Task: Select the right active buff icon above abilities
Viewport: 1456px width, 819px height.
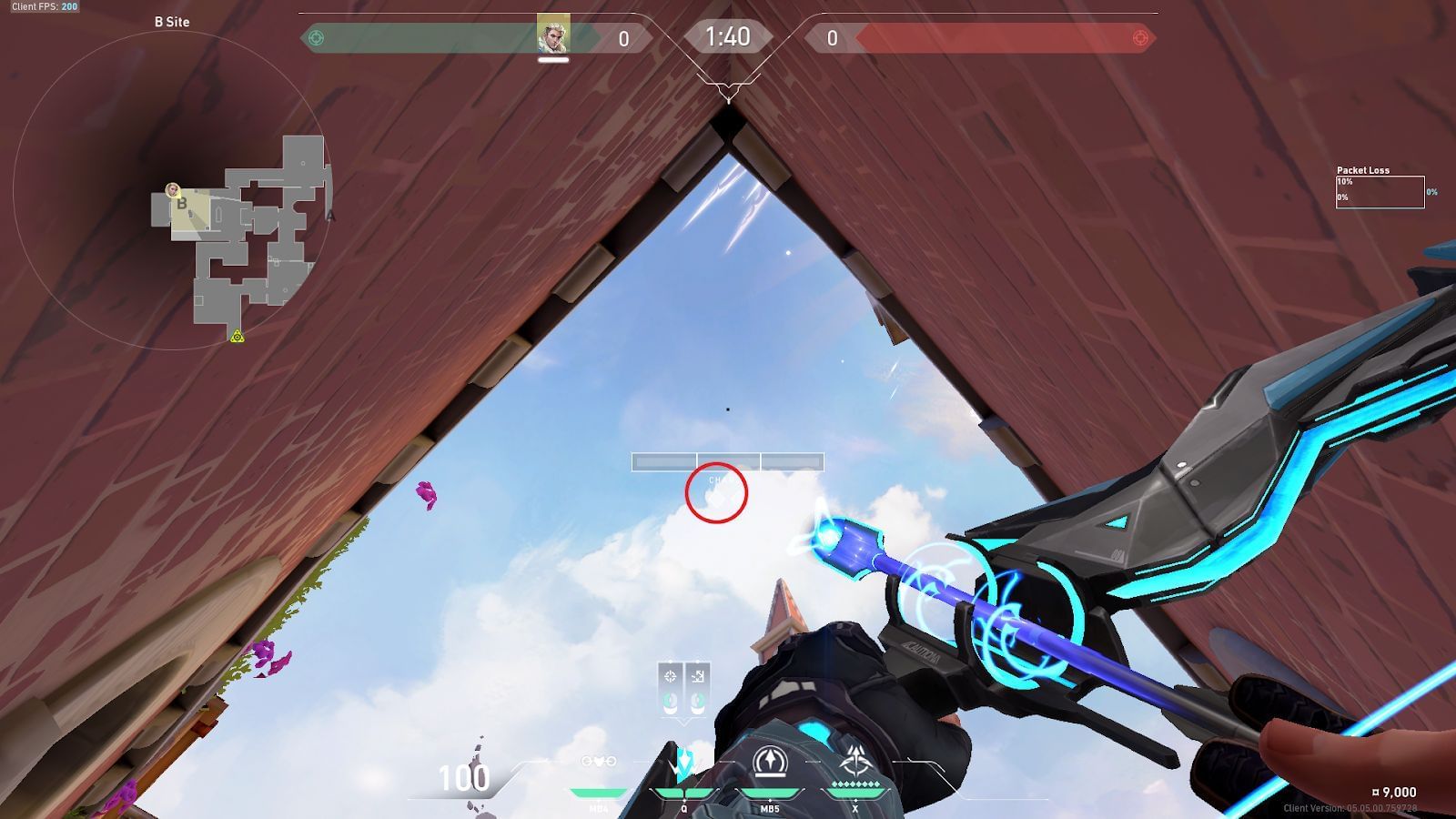Action: click(x=698, y=676)
